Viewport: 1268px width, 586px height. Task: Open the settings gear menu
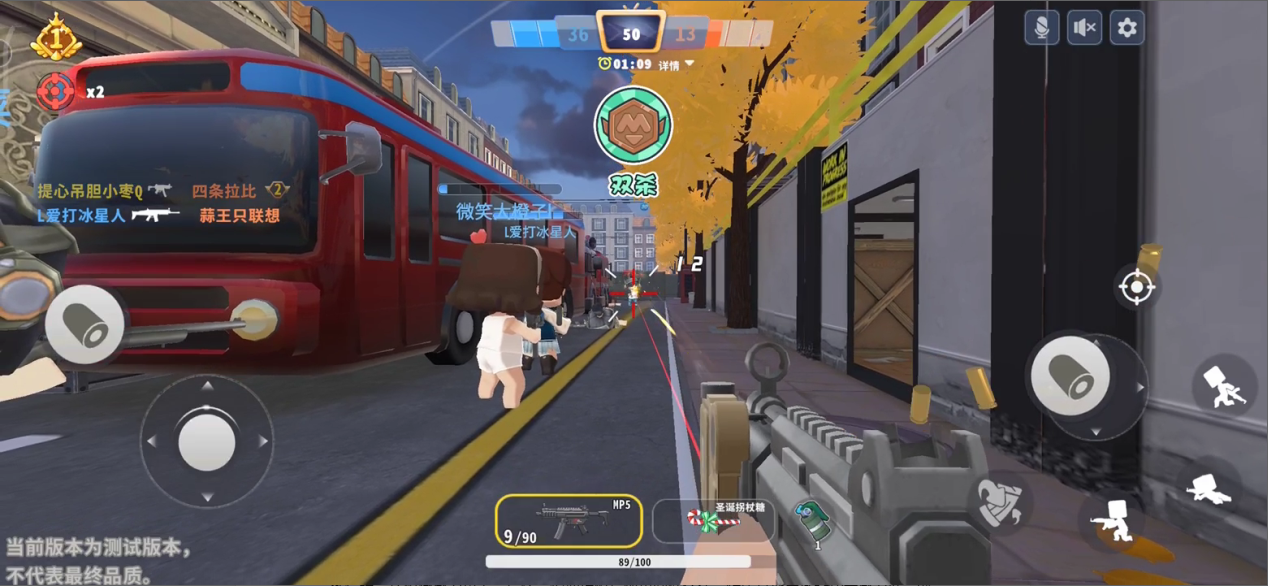tap(1127, 28)
